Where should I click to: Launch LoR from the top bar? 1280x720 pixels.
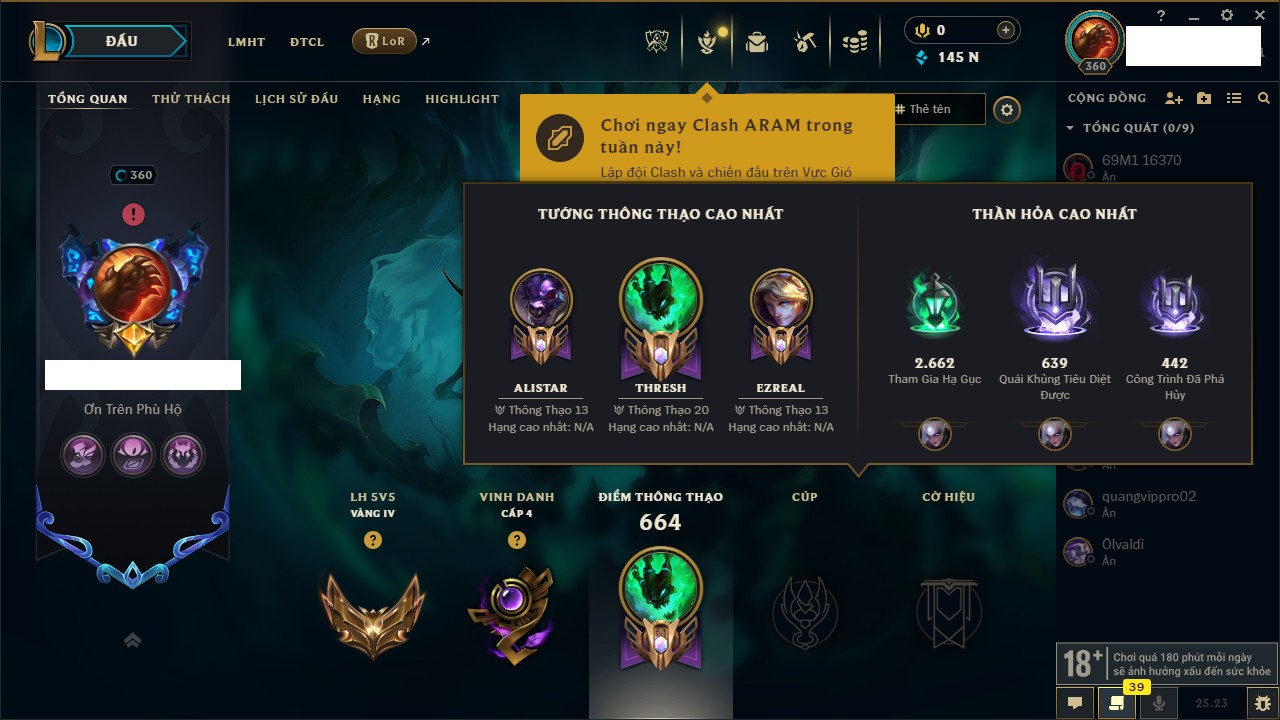coord(385,41)
